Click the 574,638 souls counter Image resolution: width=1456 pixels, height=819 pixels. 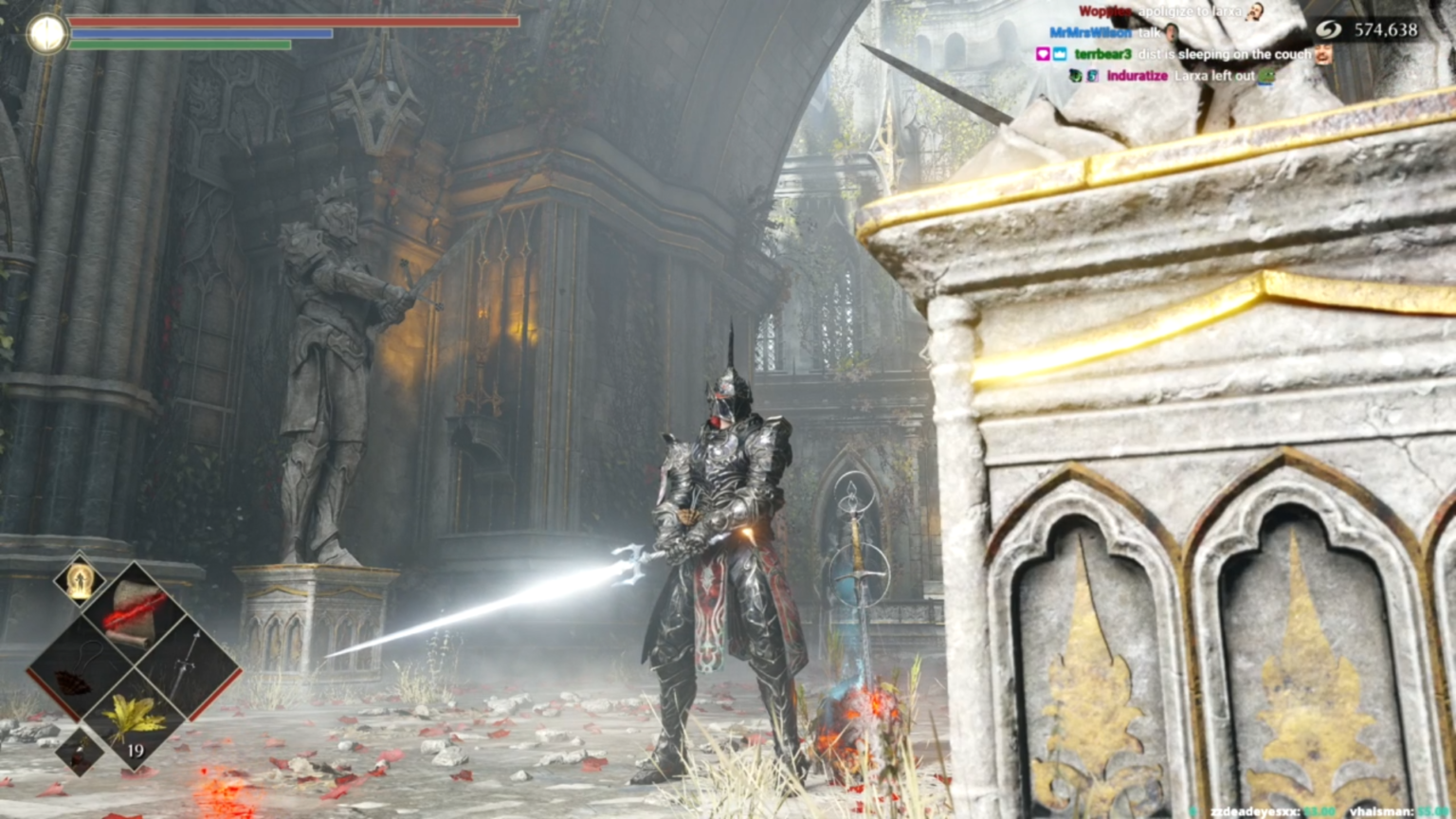tap(1386, 30)
